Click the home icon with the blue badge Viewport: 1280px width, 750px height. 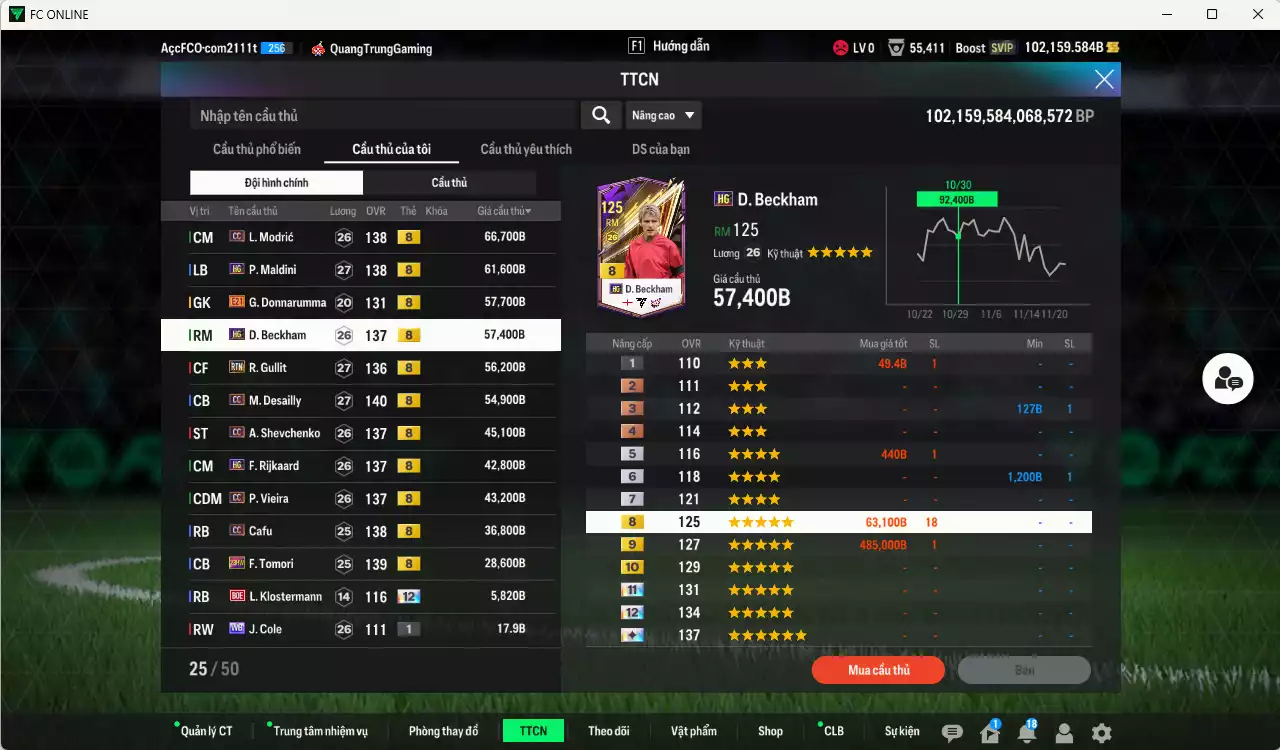point(990,731)
